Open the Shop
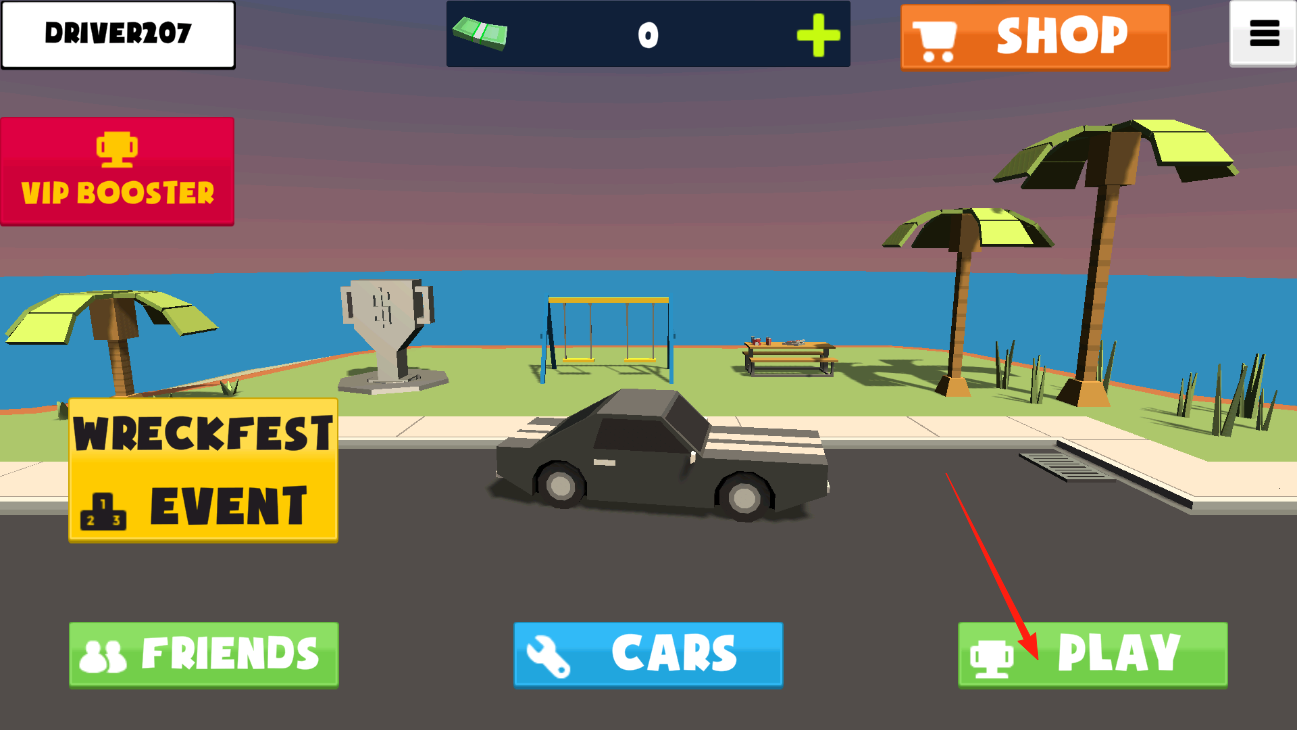1297x730 pixels. tap(1035, 37)
